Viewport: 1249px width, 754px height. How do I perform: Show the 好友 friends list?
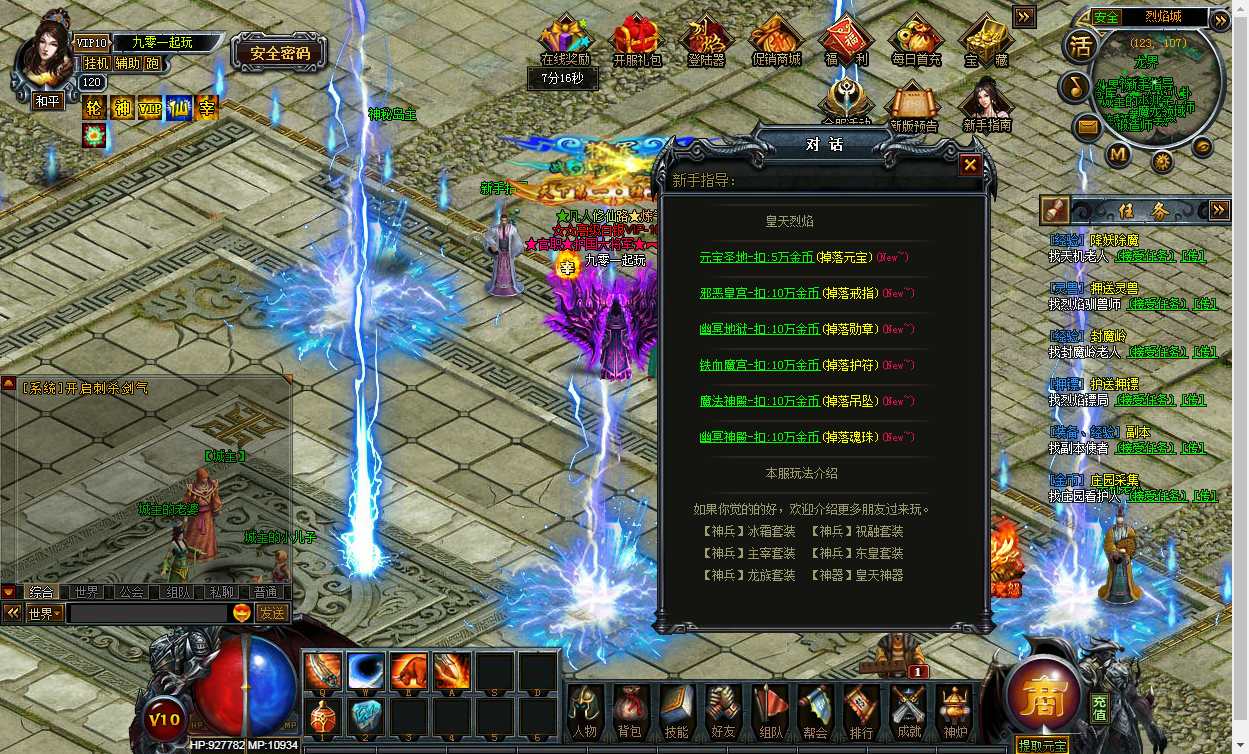pyautogui.click(x=722, y=710)
